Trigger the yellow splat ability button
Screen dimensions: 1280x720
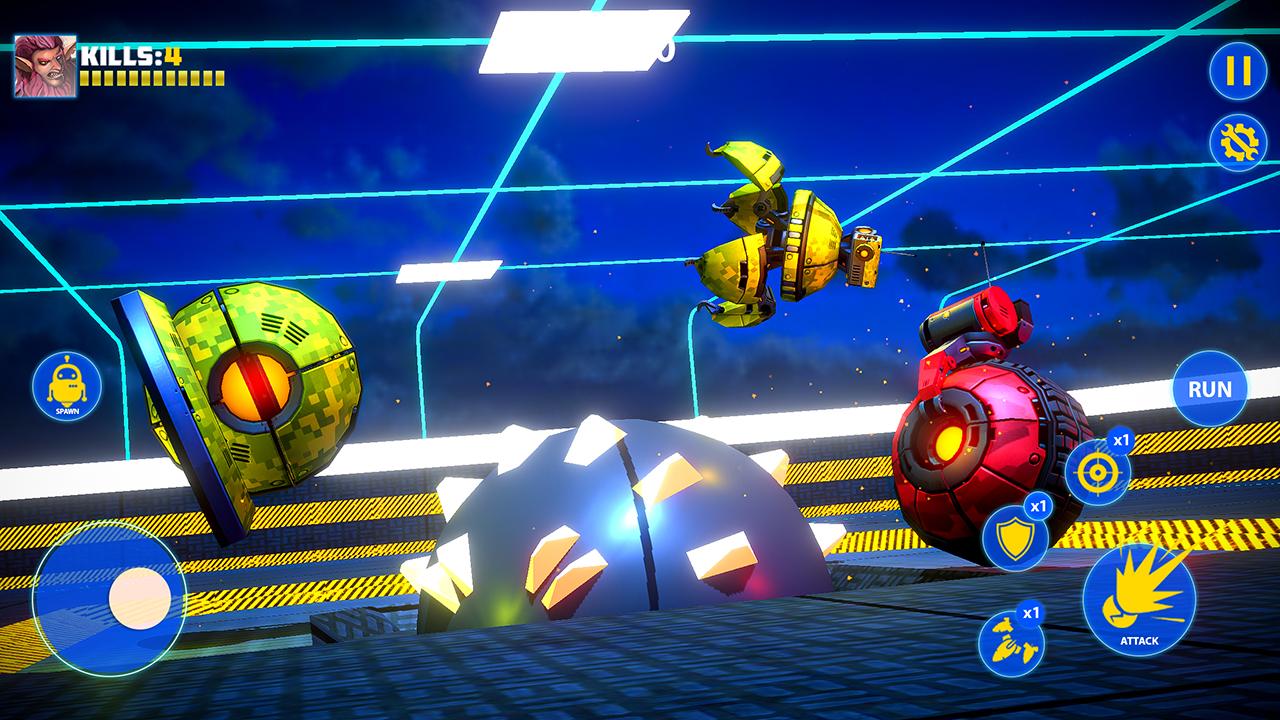coord(1010,643)
